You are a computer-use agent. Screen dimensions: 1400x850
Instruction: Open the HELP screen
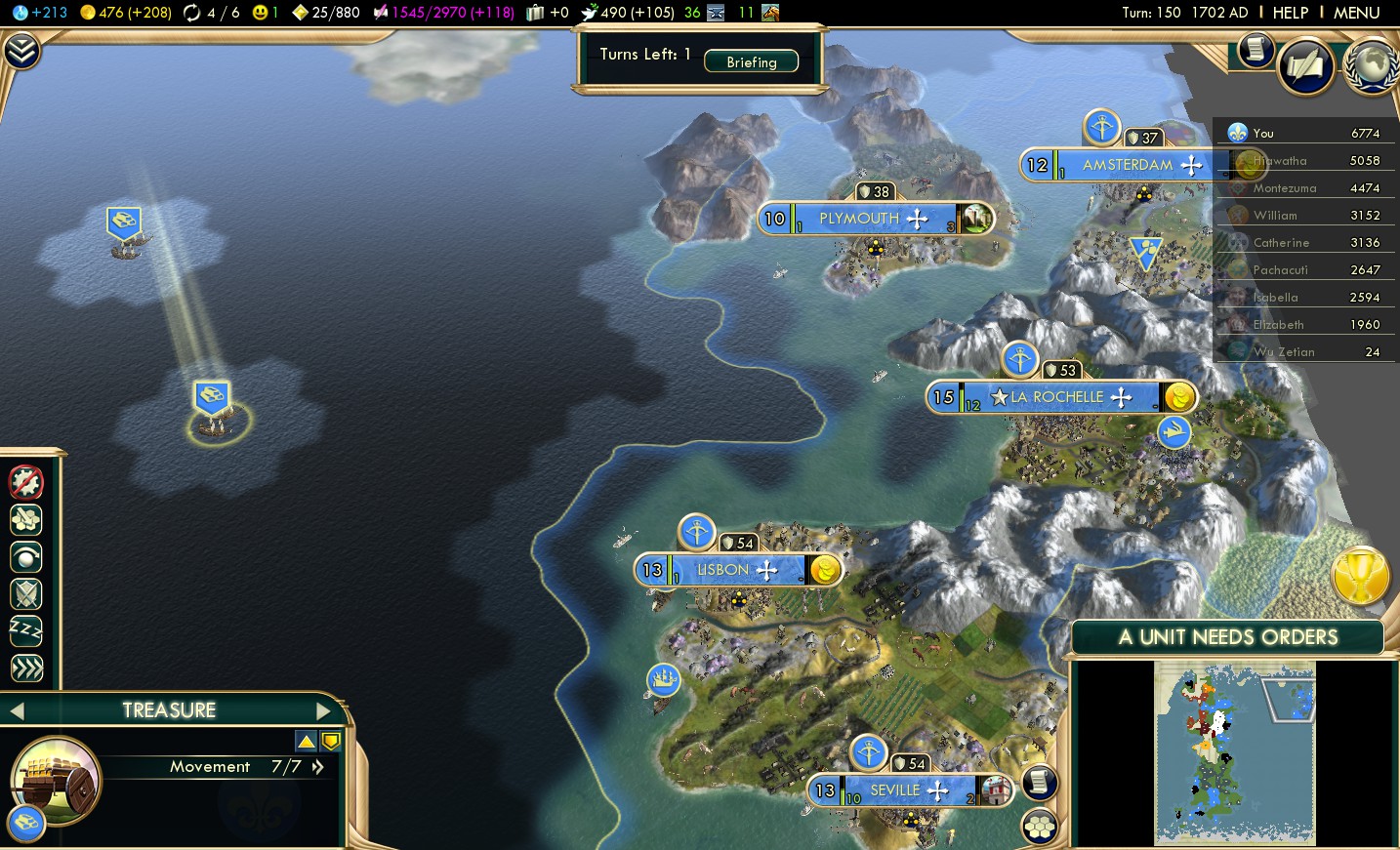pyautogui.click(x=1290, y=13)
